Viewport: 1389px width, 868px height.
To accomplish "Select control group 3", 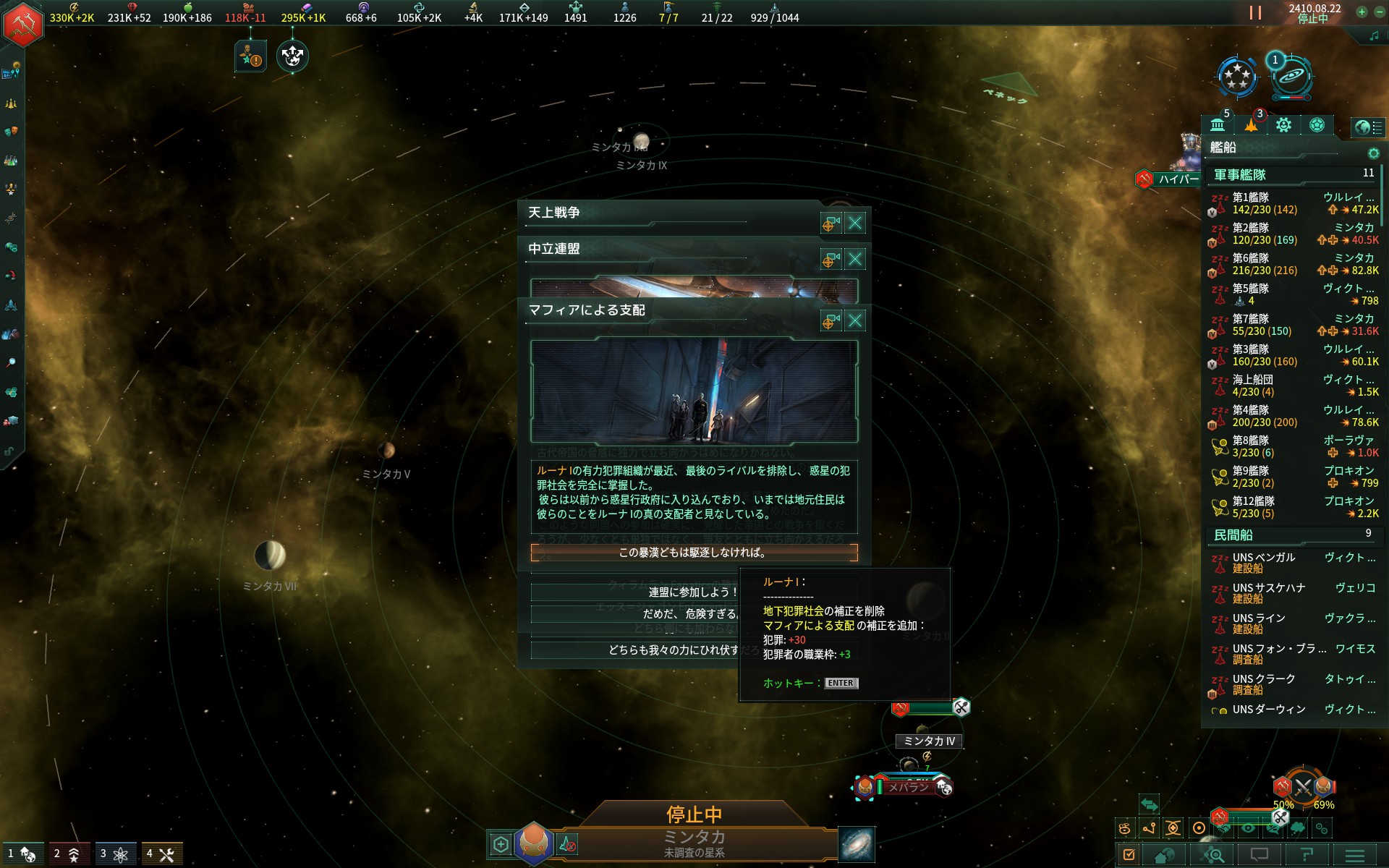I will tap(114, 854).
